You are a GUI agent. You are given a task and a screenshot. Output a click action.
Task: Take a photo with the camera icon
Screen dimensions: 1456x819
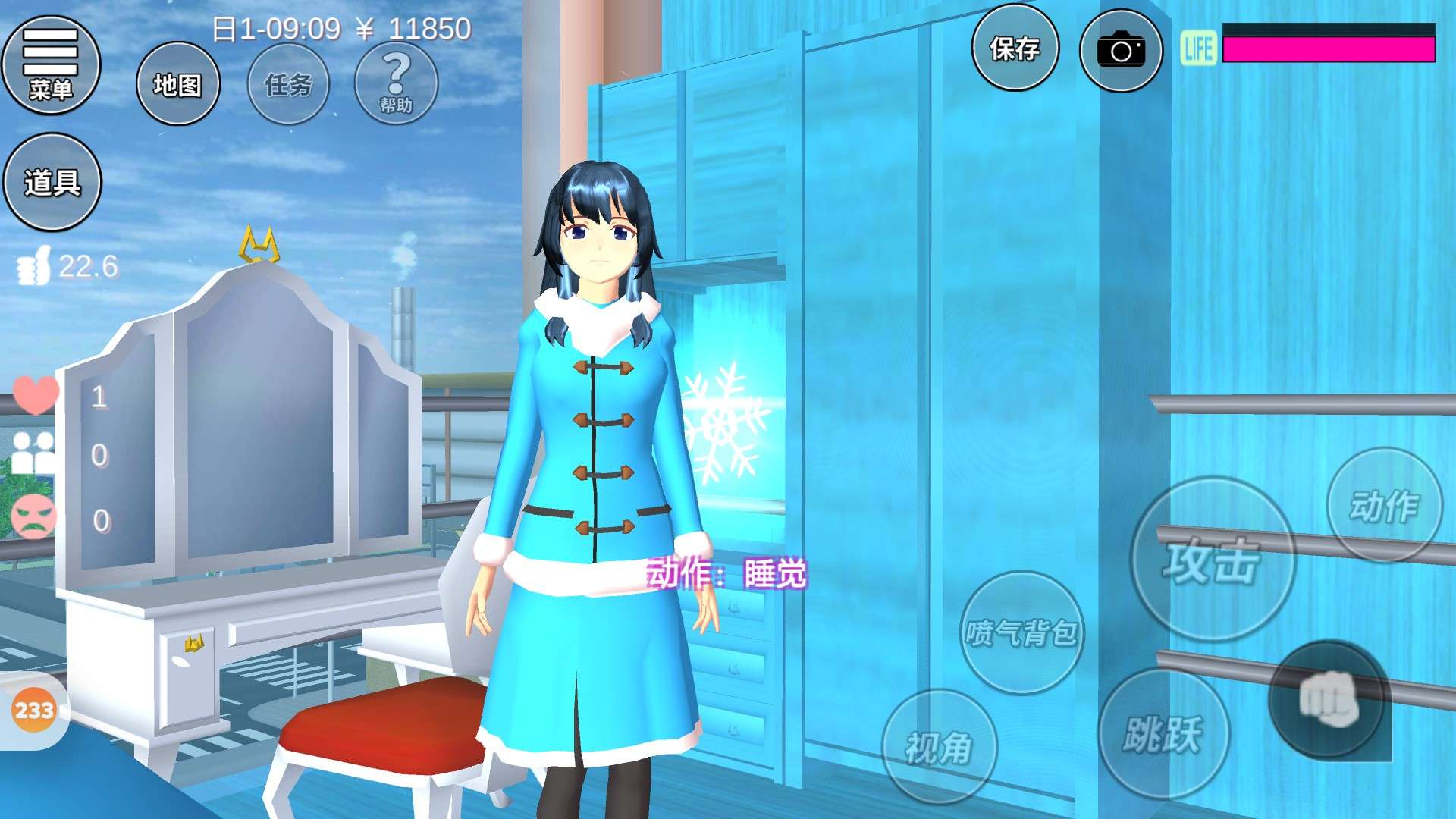pos(1121,51)
